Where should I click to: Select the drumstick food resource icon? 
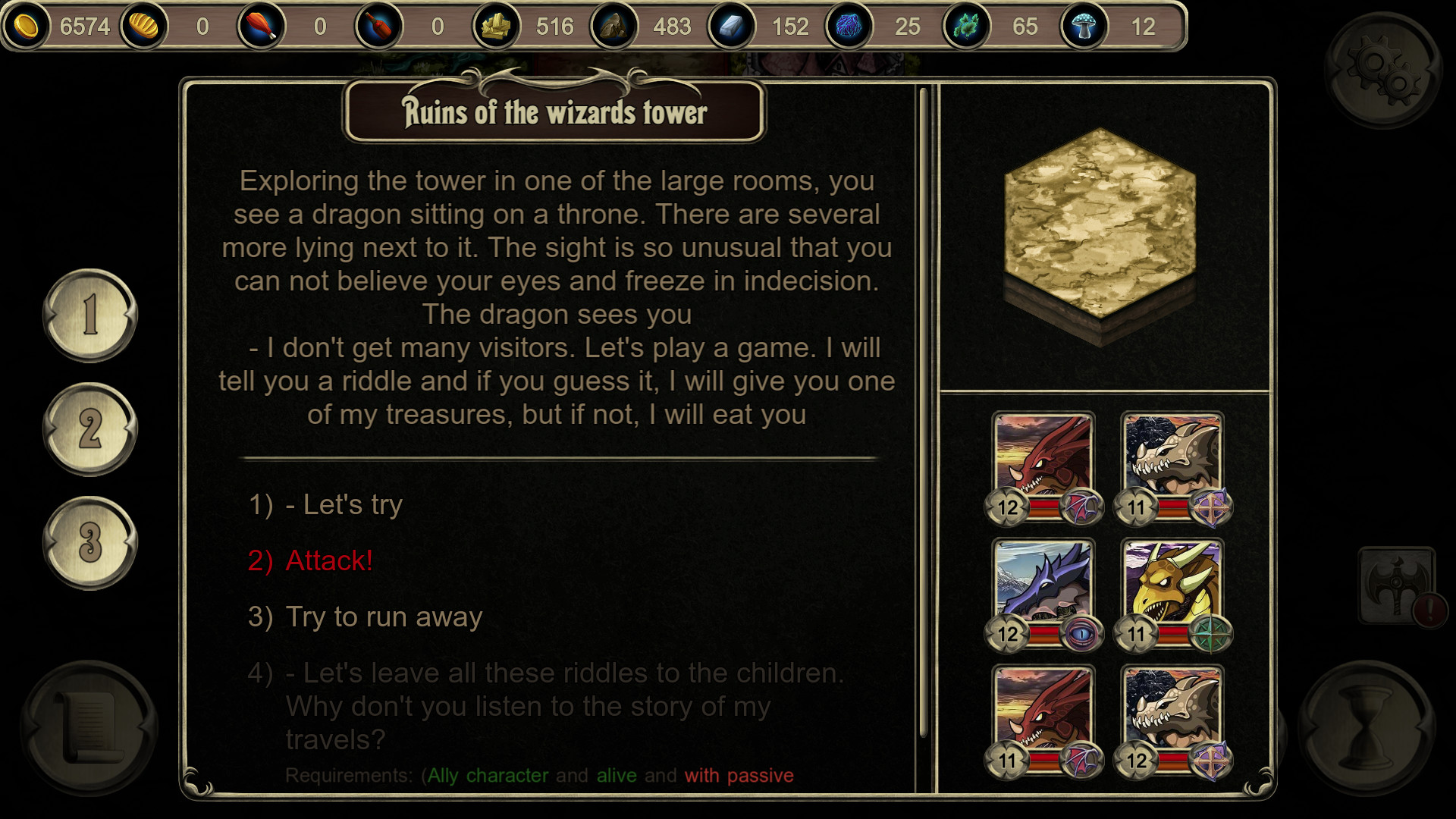tap(262, 27)
